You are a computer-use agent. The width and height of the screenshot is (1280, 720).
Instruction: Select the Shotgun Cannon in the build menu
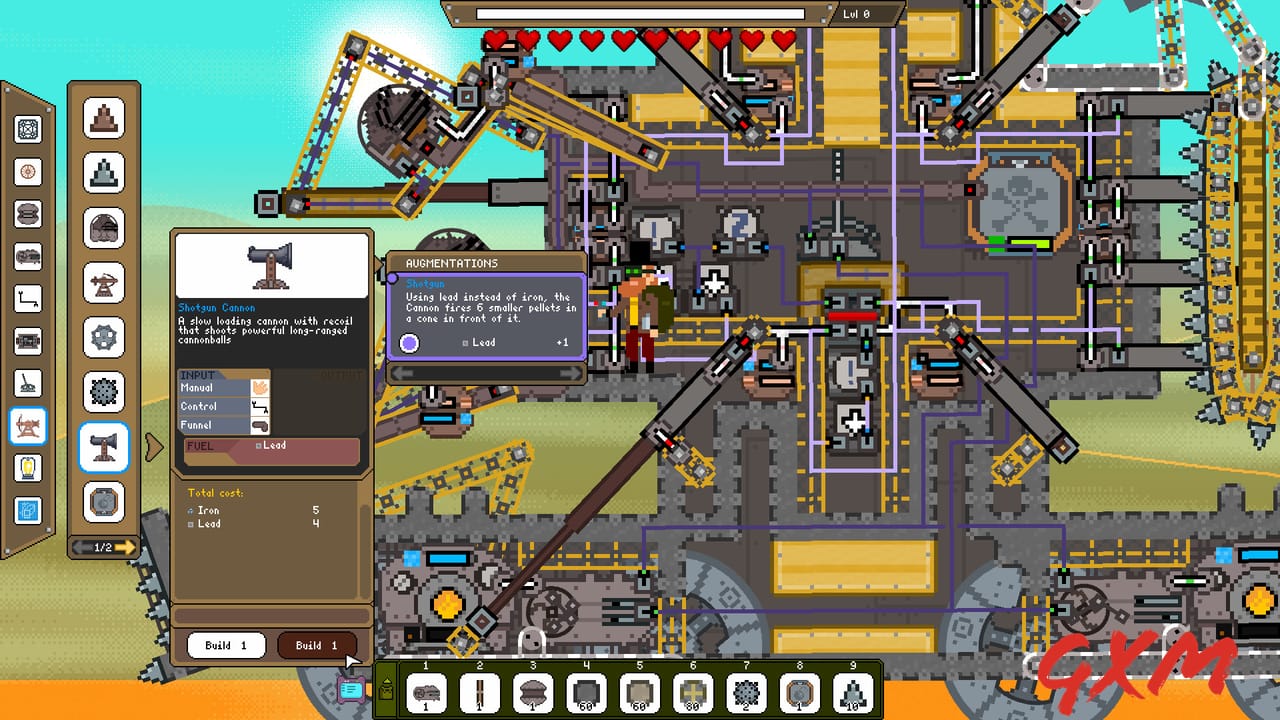(x=105, y=448)
